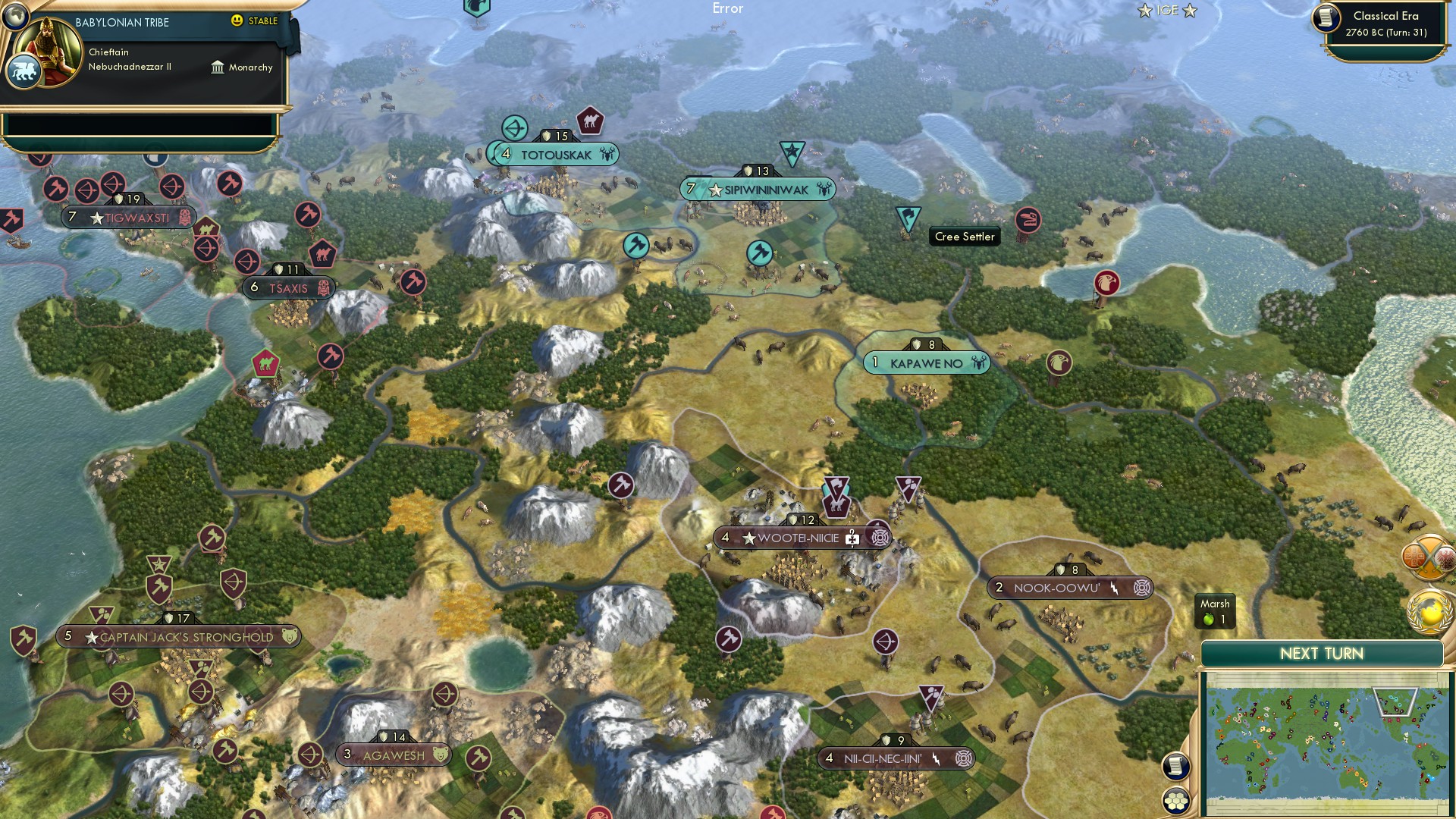The width and height of the screenshot is (1456, 819).
Task: Click the Babylonian lion civilization emblem
Action: point(25,70)
